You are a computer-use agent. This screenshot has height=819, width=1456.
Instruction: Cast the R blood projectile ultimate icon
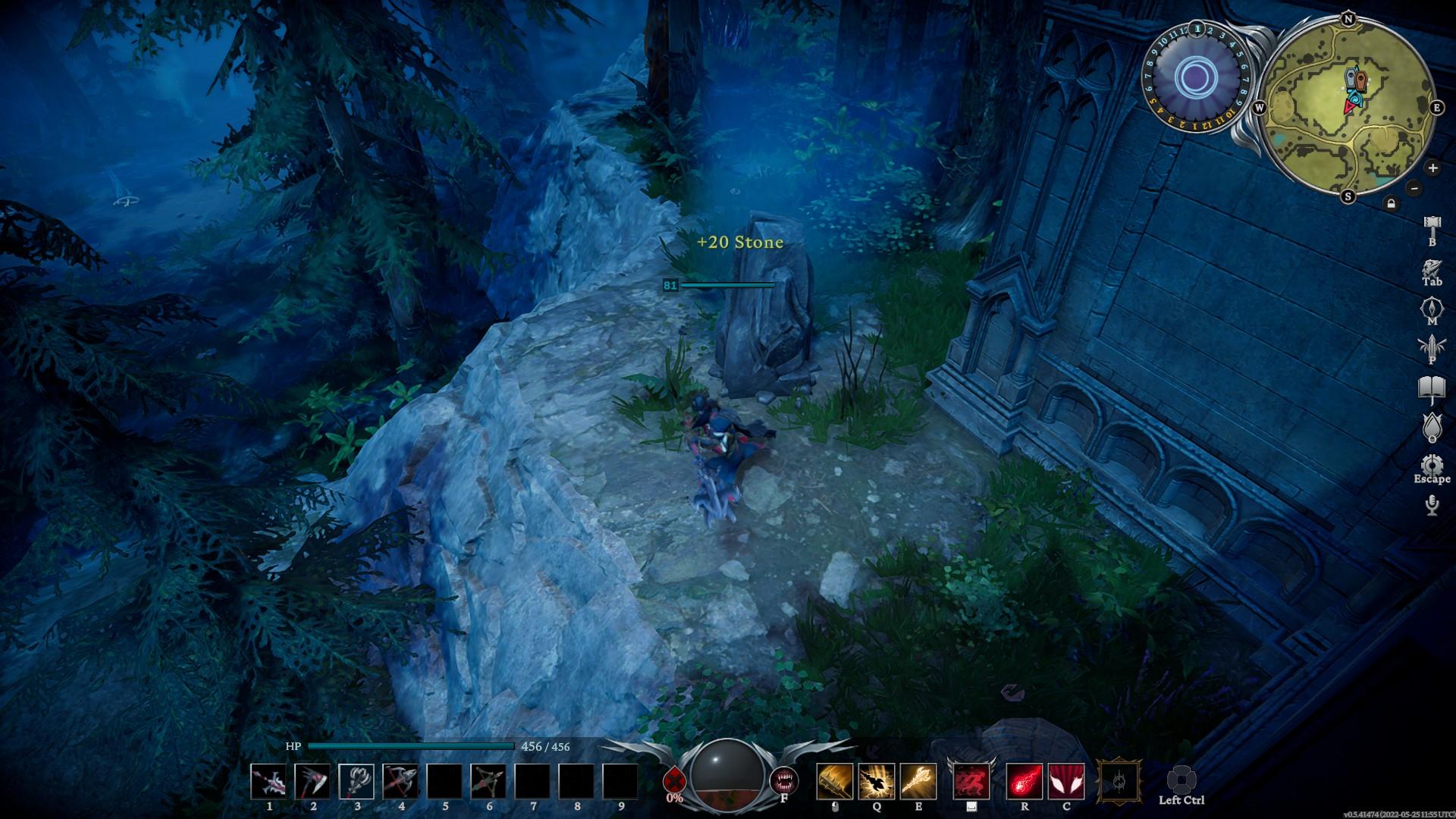[1026, 781]
